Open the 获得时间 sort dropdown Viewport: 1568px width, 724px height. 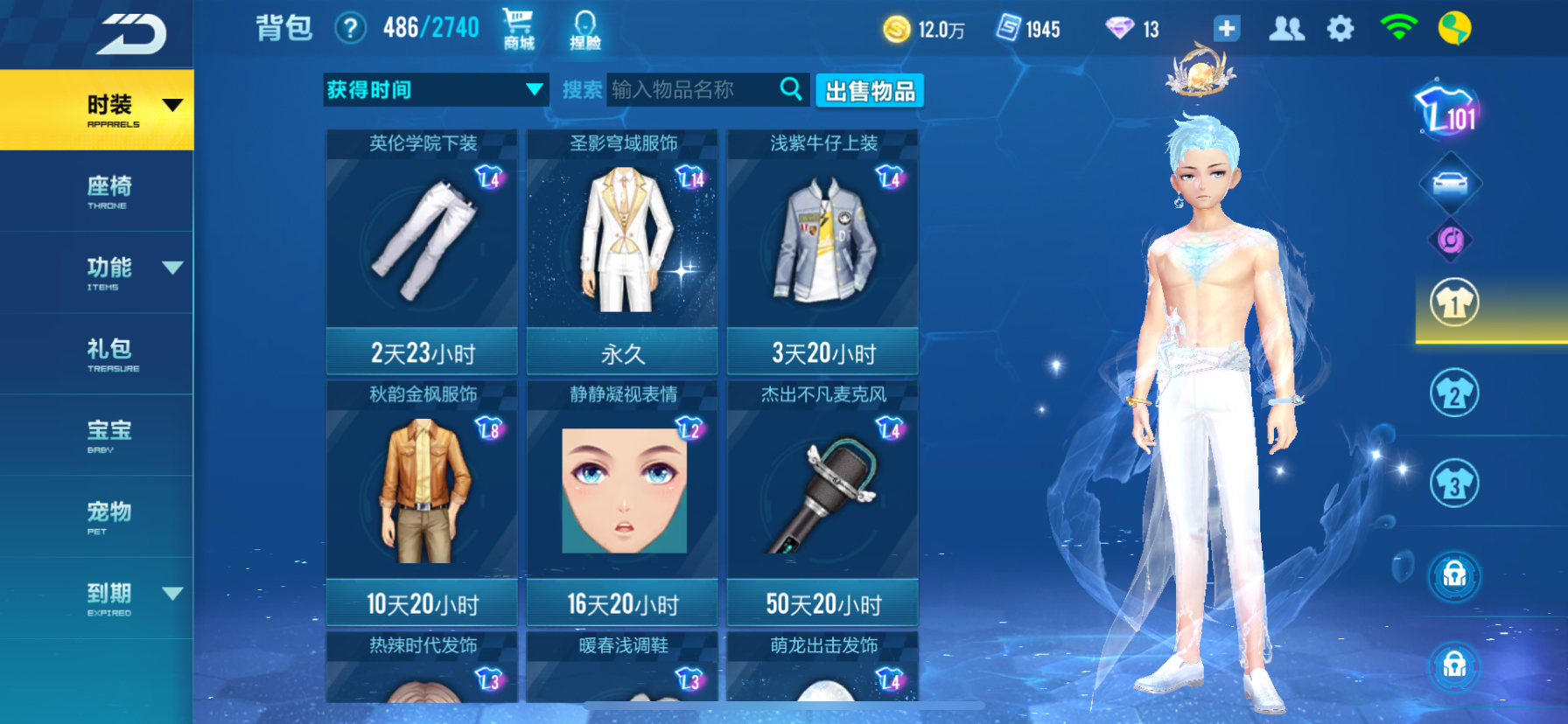436,90
